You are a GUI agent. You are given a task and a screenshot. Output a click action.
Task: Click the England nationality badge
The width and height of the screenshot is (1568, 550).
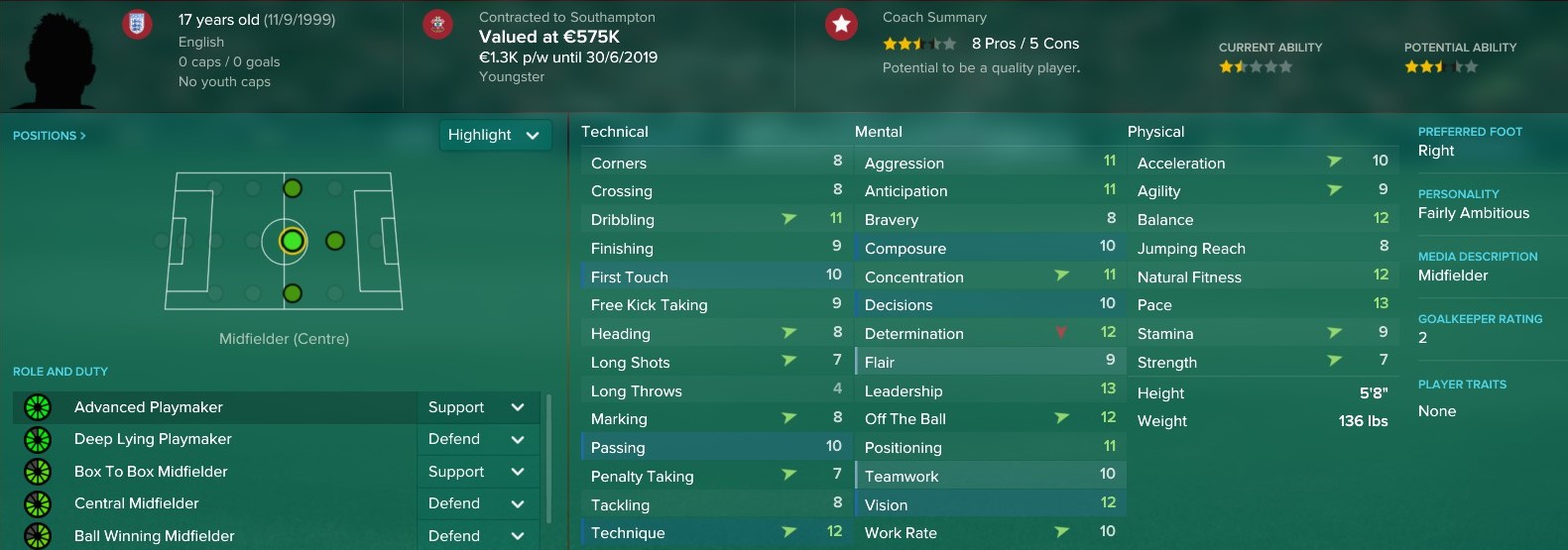137,24
